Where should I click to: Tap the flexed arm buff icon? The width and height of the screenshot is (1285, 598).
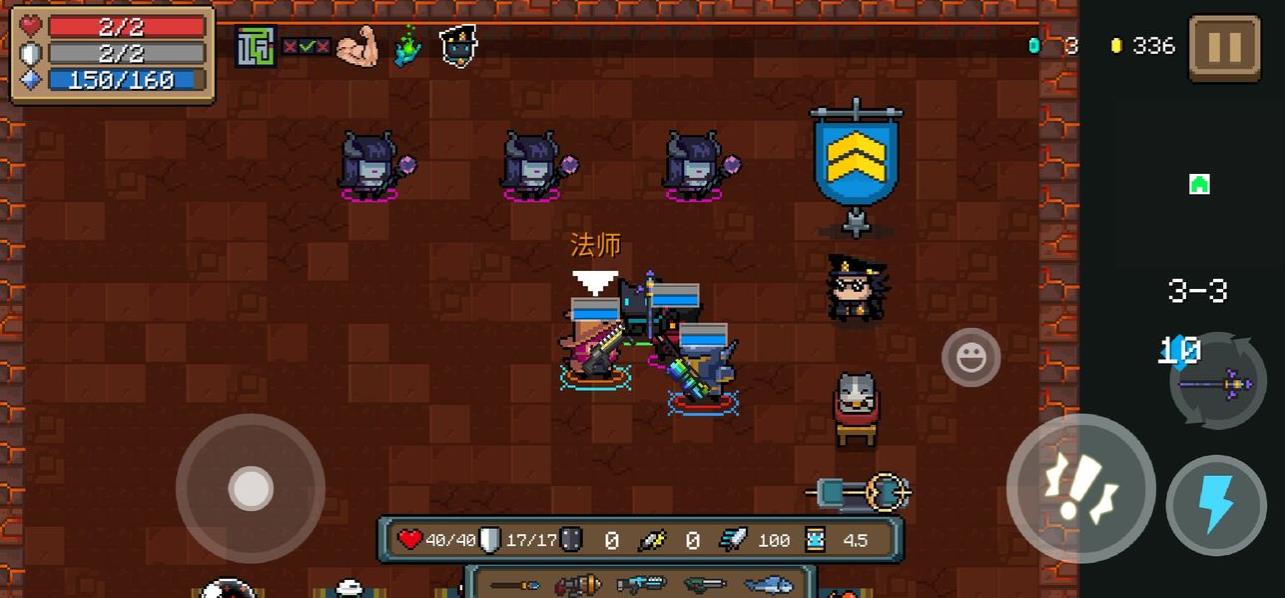pyautogui.click(x=357, y=47)
